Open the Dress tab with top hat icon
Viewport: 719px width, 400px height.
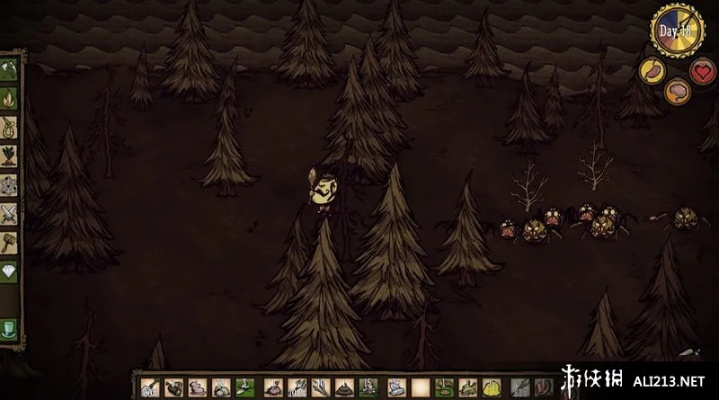click(9, 331)
